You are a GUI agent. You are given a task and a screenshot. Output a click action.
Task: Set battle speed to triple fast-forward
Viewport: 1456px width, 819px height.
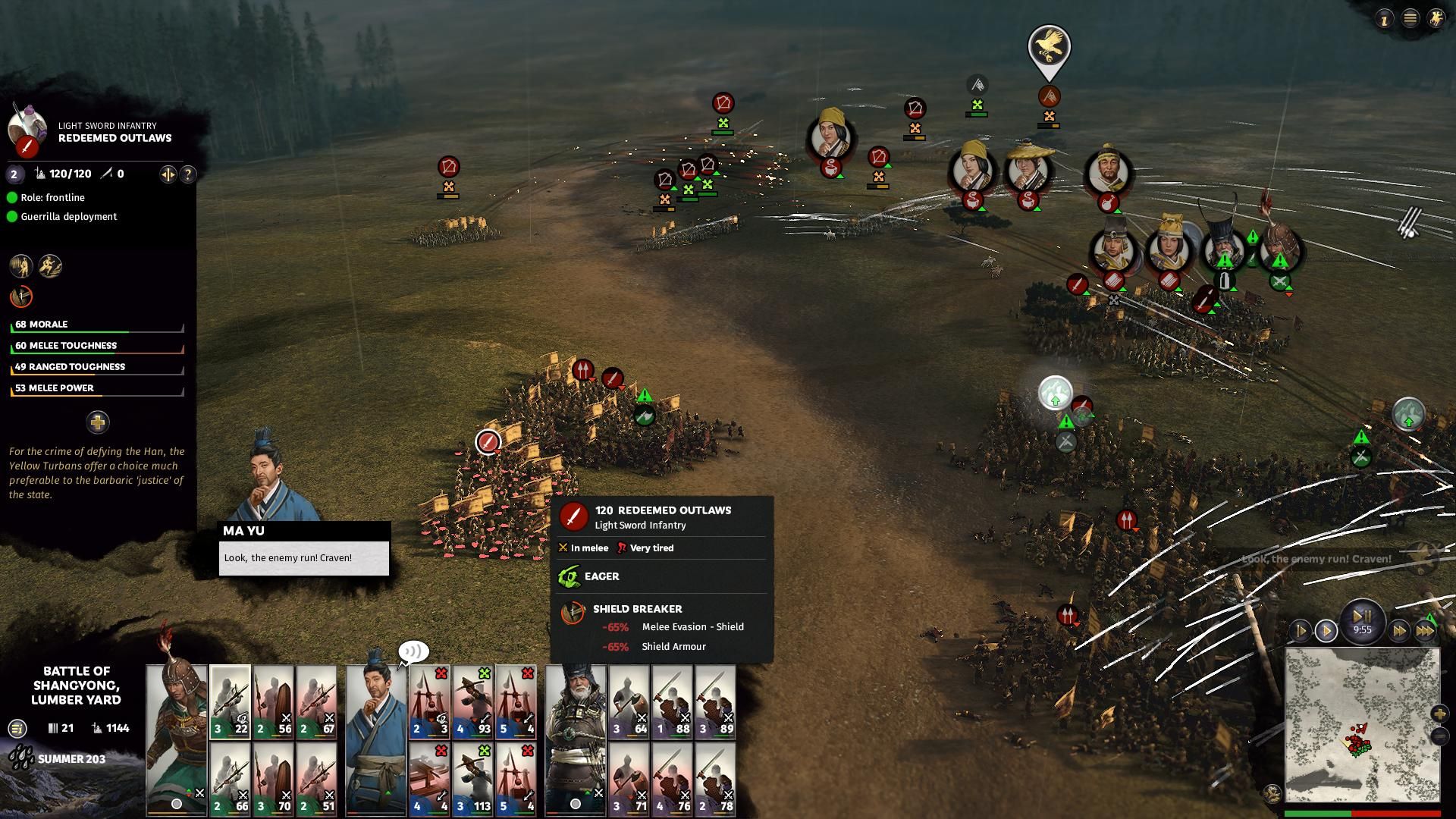click(1425, 630)
